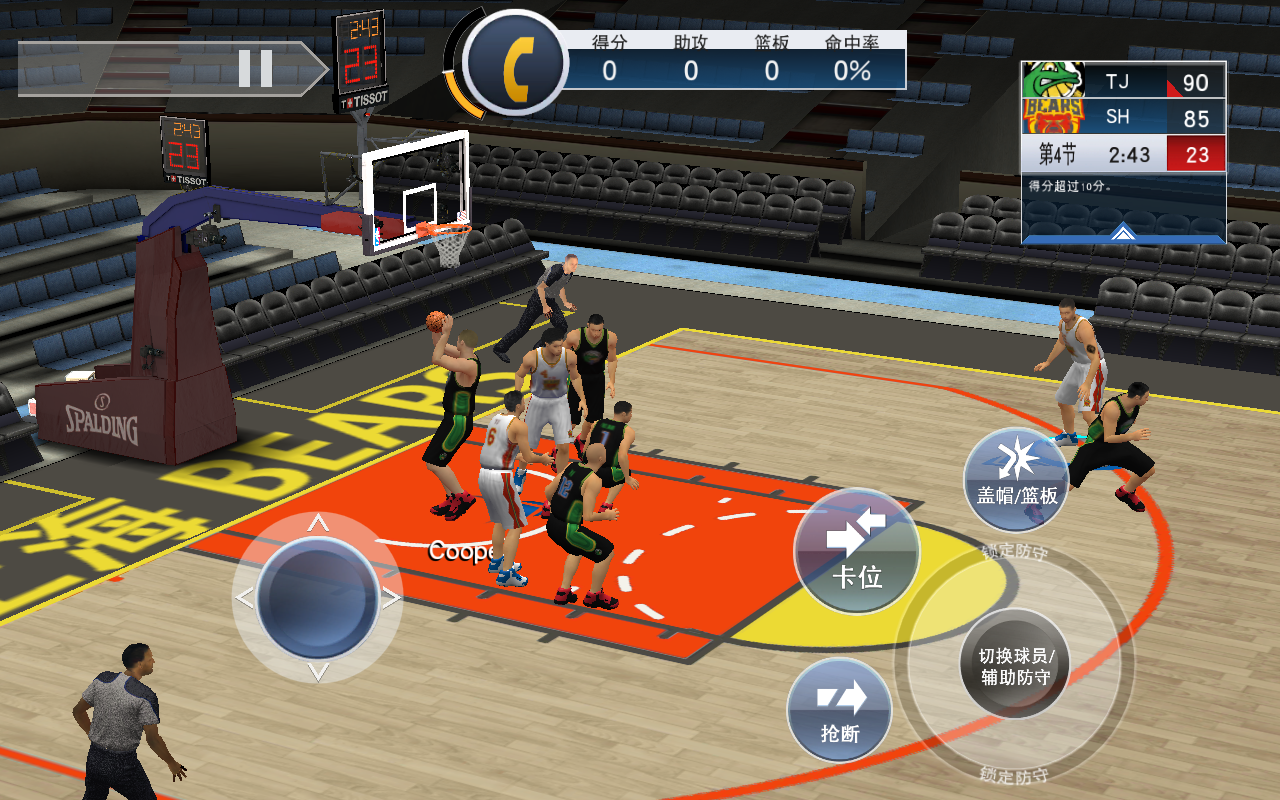Screen dimensions: 1280x800
Task: Tap the 抢断 steal button
Action: 839,710
